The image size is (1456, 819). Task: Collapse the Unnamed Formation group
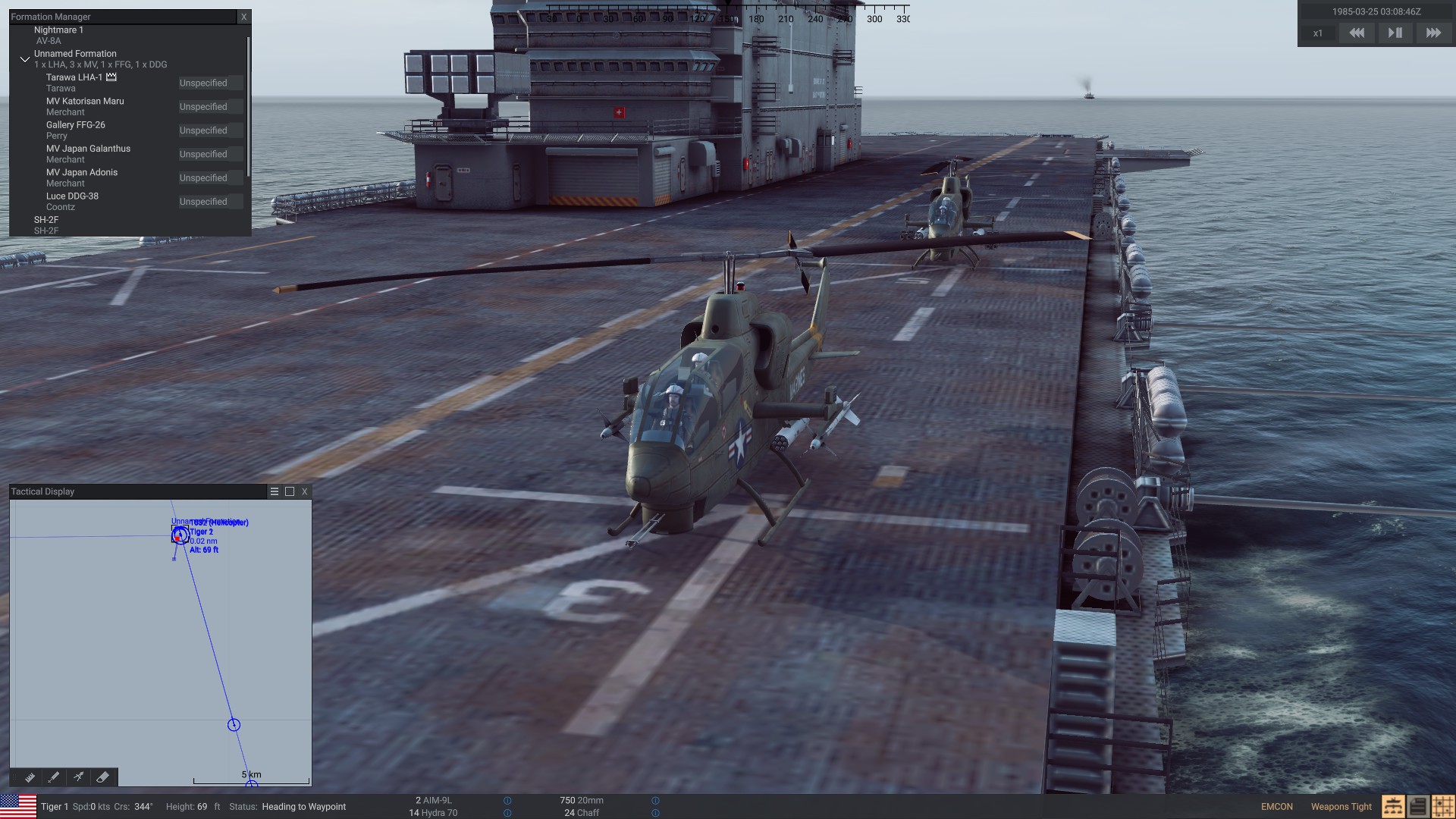click(x=25, y=59)
